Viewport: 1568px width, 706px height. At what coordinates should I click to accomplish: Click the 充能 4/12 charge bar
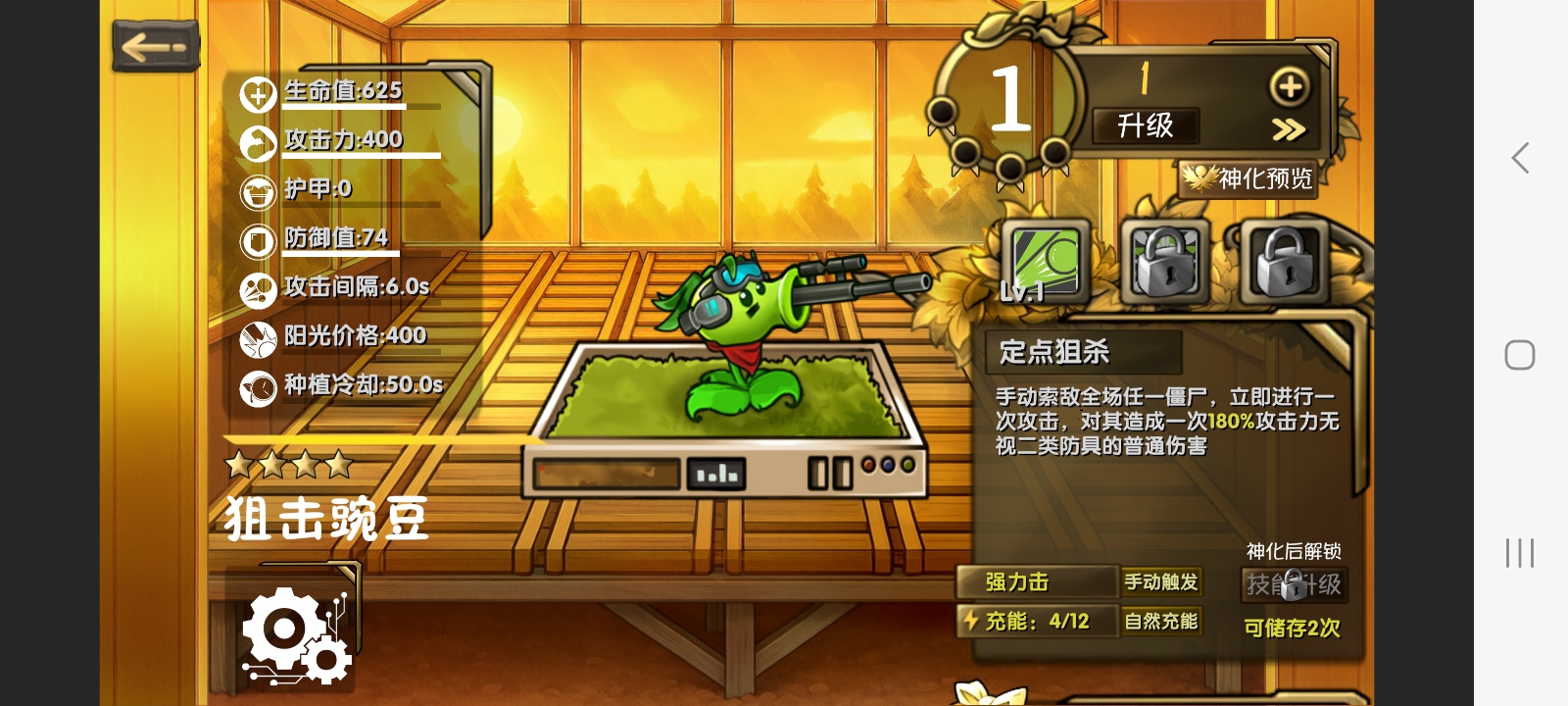pos(1036,621)
